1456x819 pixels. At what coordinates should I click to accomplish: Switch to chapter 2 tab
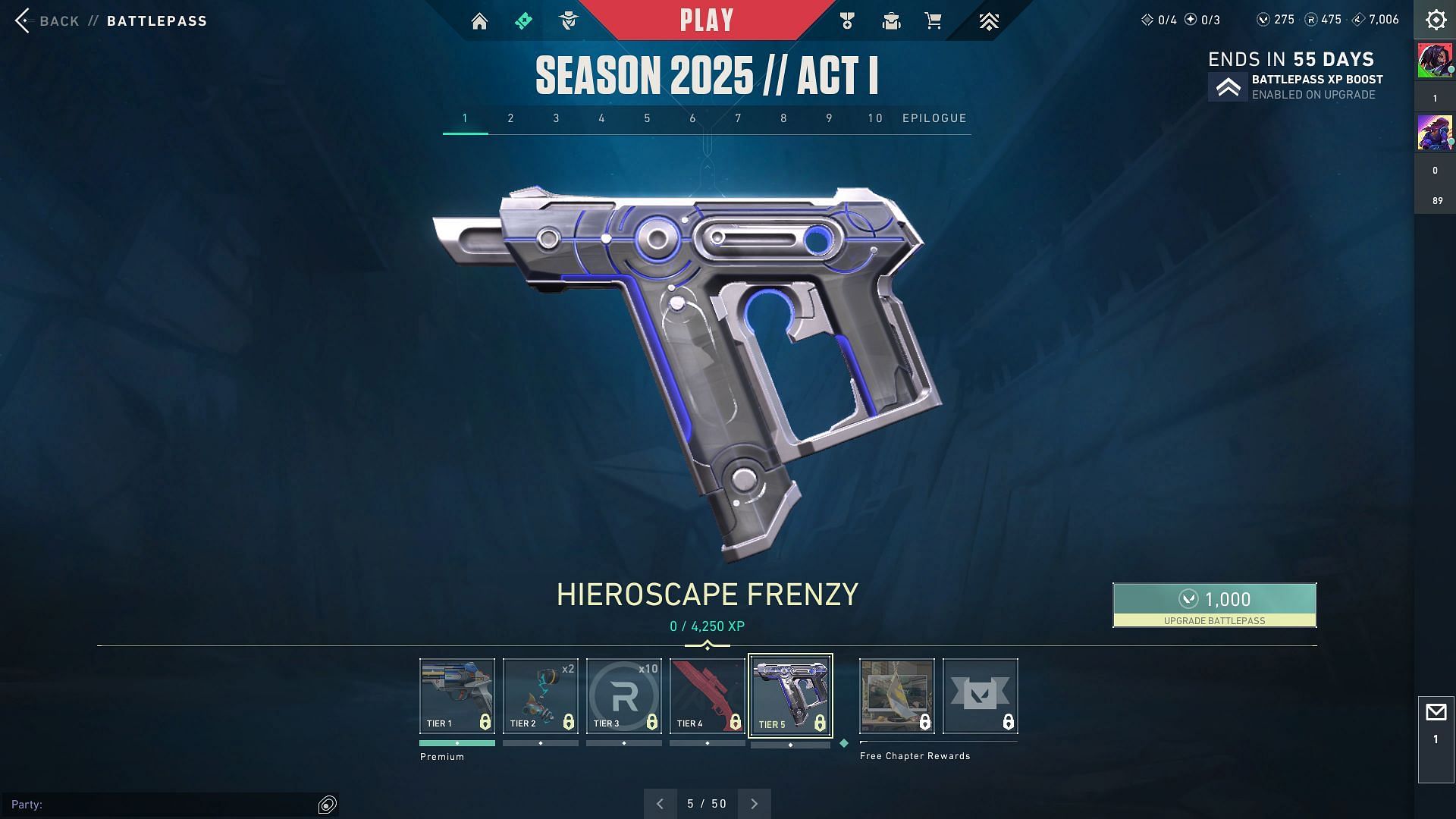point(511,118)
